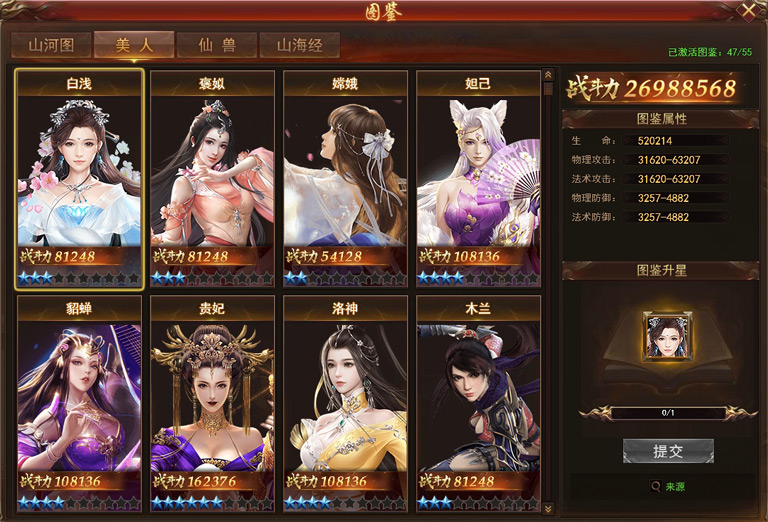The height and width of the screenshot is (522, 768).
Task: Click the star-upgrade material portrait slot
Action: (668, 337)
